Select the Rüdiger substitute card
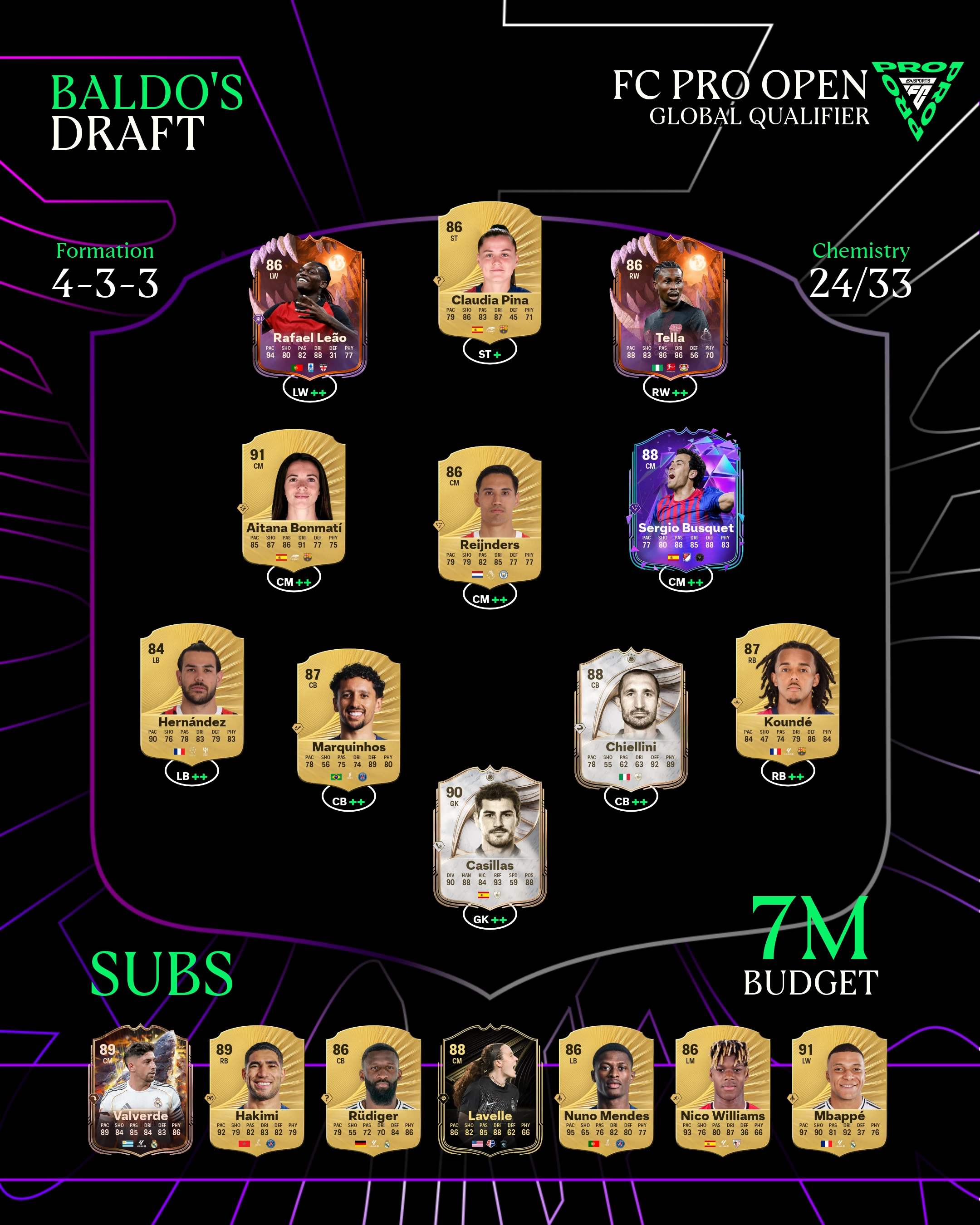 pyautogui.click(x=373, y=1088)
